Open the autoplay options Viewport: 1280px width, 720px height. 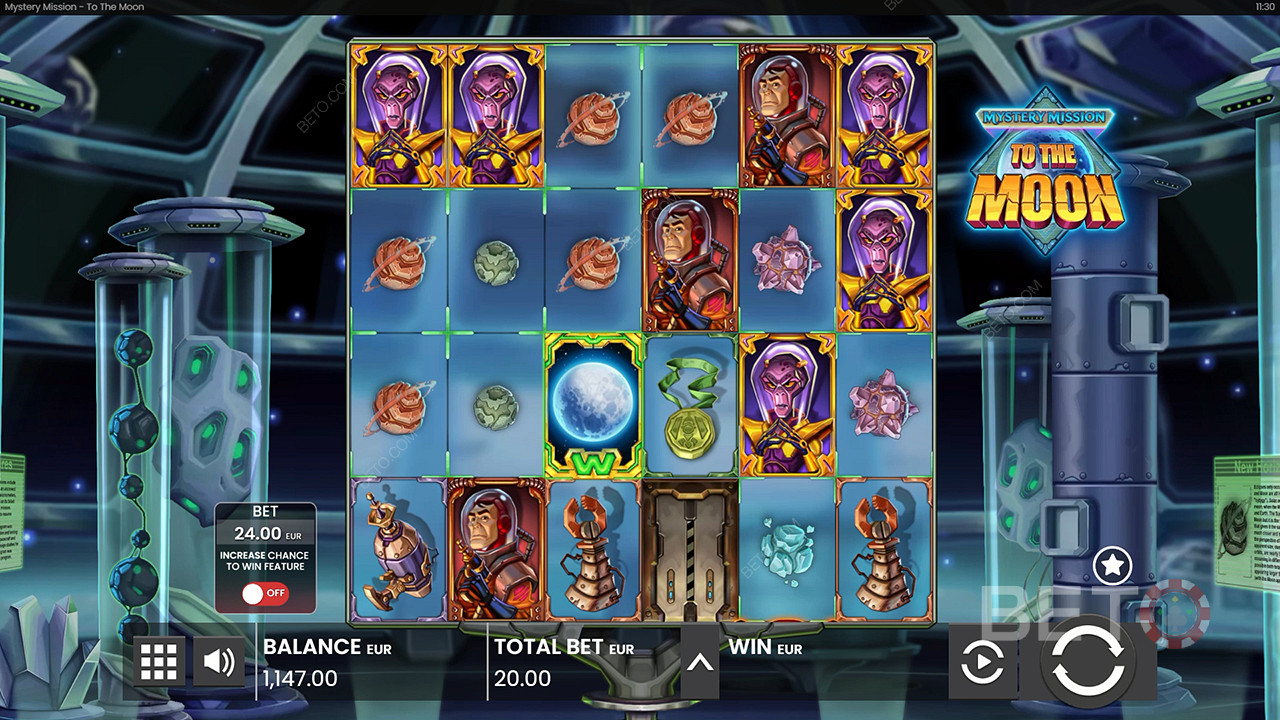coord(982,662)
